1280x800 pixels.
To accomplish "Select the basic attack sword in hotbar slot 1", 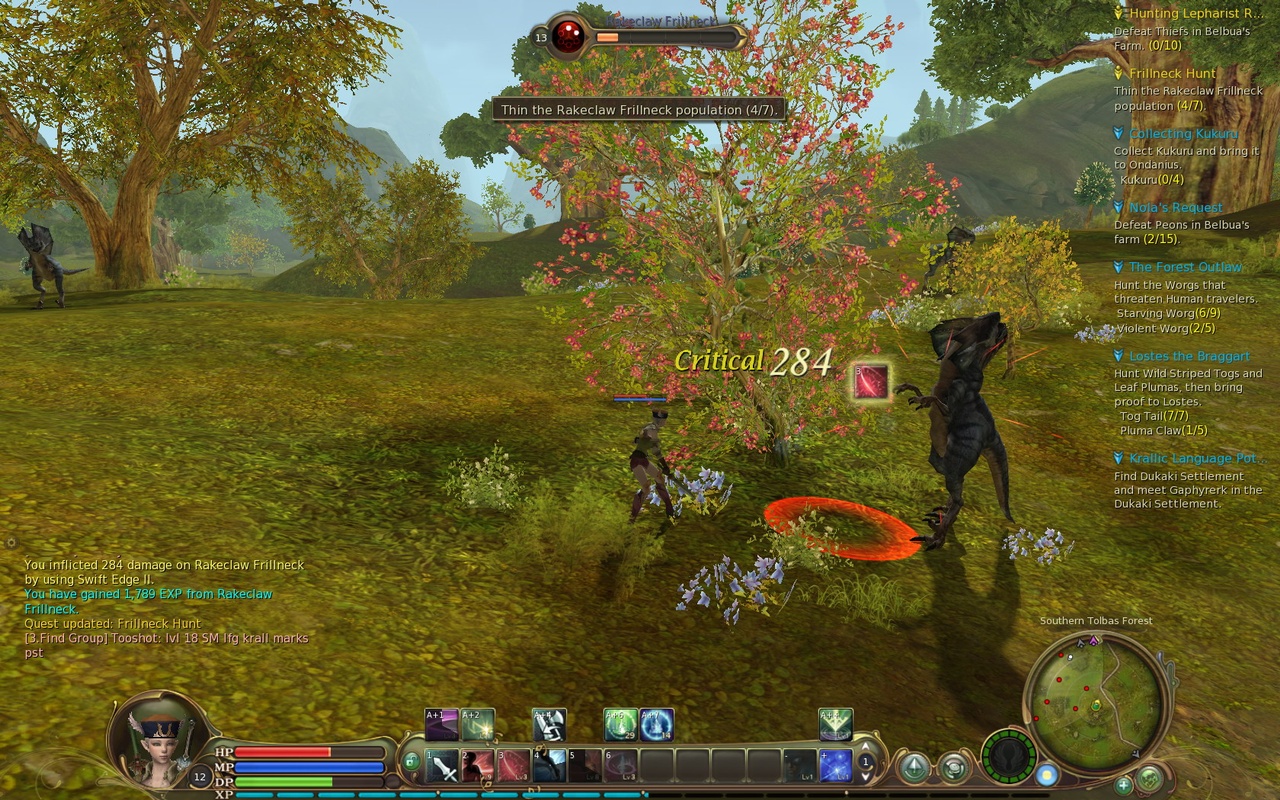I will tap(443, 764).
